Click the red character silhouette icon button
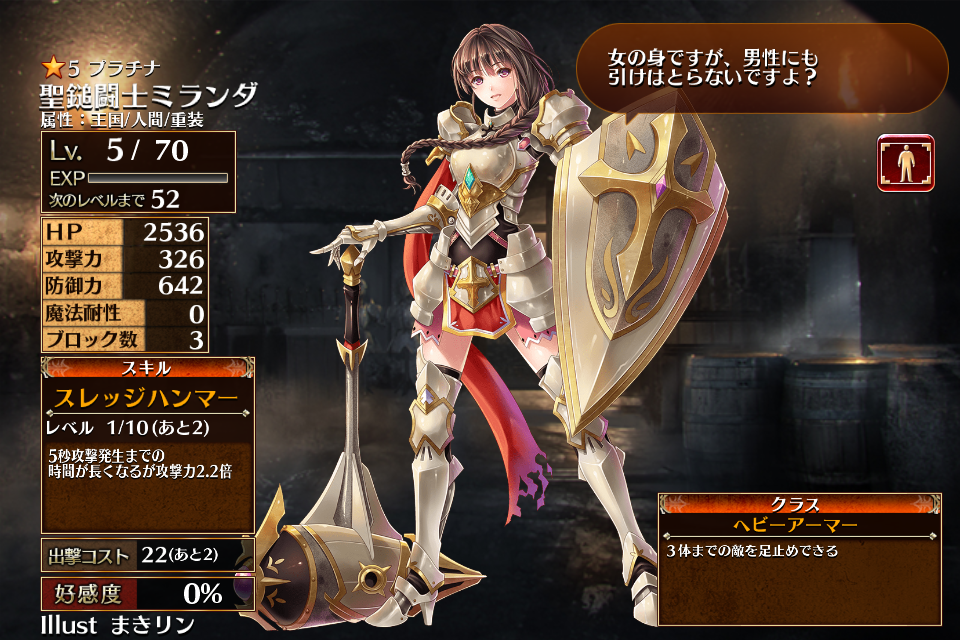Image resolution: width=960 pixels, height=640 pixels. click(906, 163)
